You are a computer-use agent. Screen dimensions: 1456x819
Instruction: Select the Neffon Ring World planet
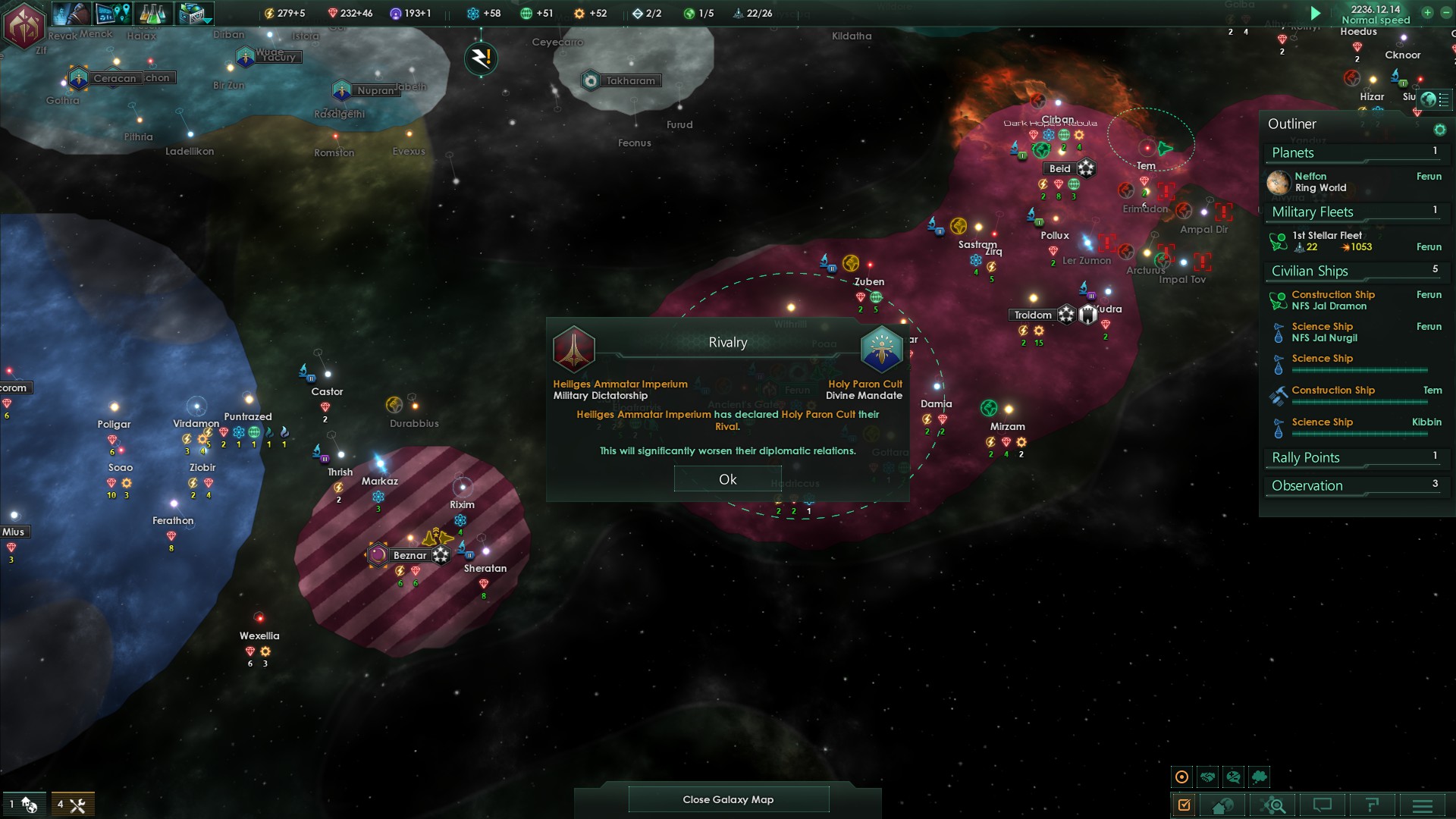coord(1320,182)
